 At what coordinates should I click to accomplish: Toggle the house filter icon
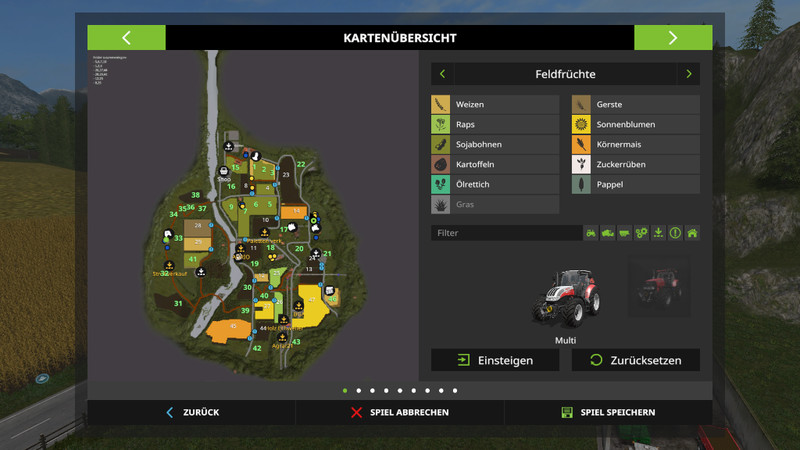692,233
